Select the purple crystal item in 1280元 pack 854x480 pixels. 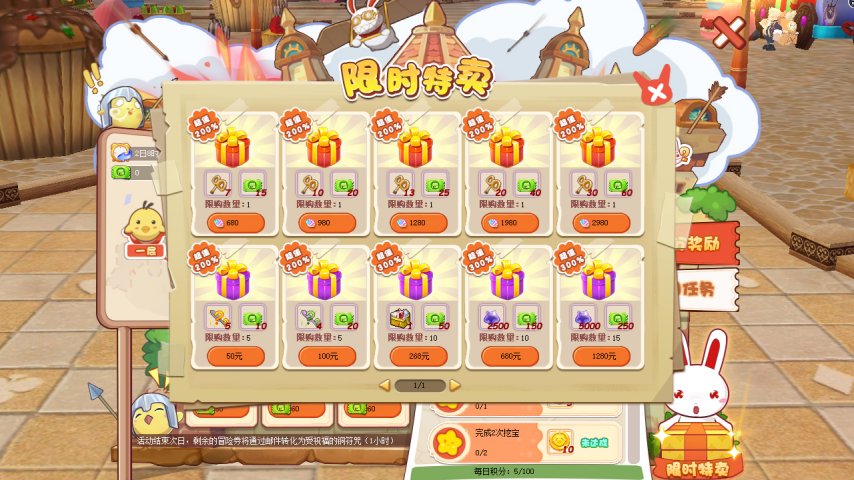(x=583, y=317)
